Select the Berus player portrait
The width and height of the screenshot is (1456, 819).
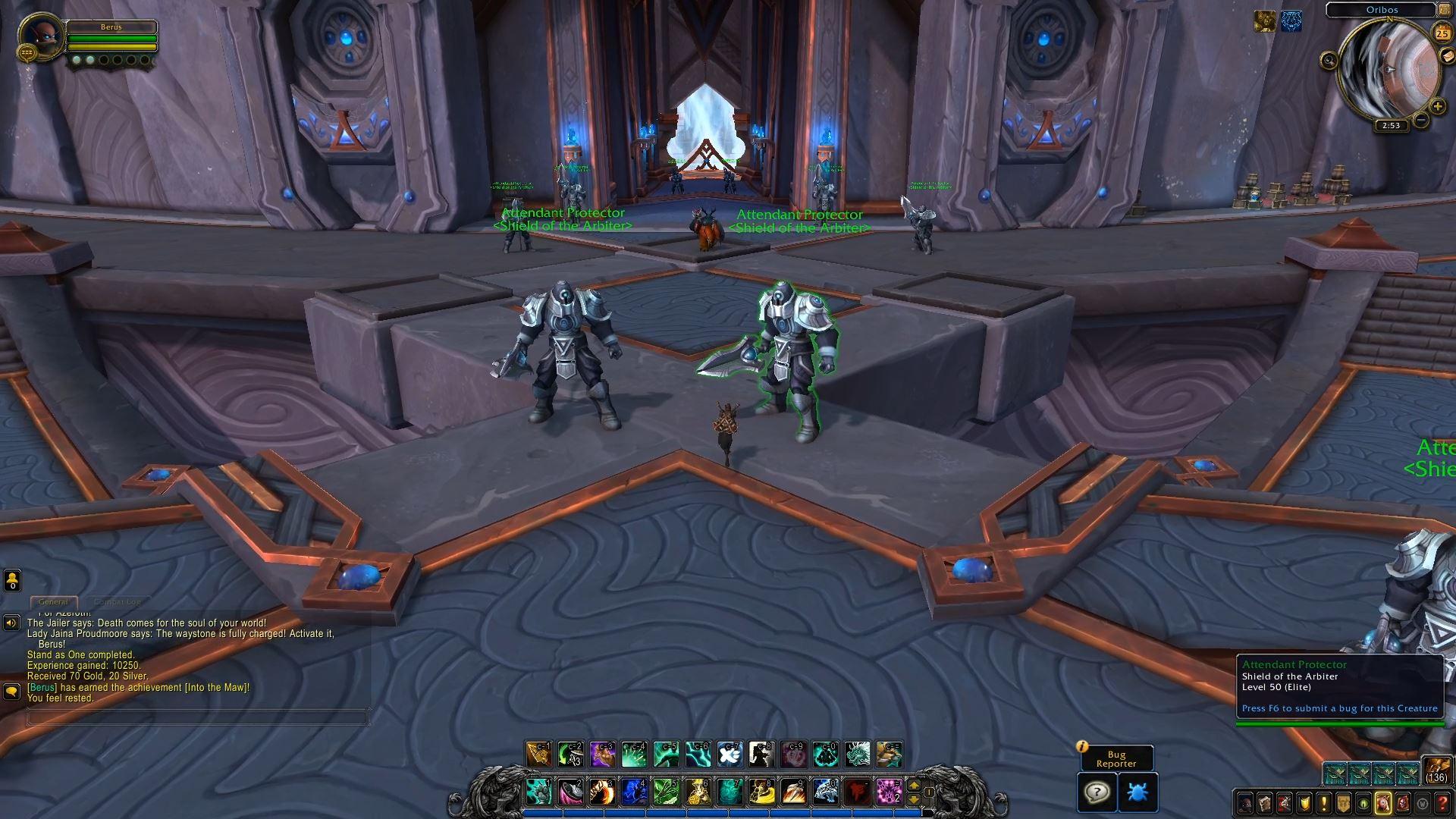pos(41,36)
